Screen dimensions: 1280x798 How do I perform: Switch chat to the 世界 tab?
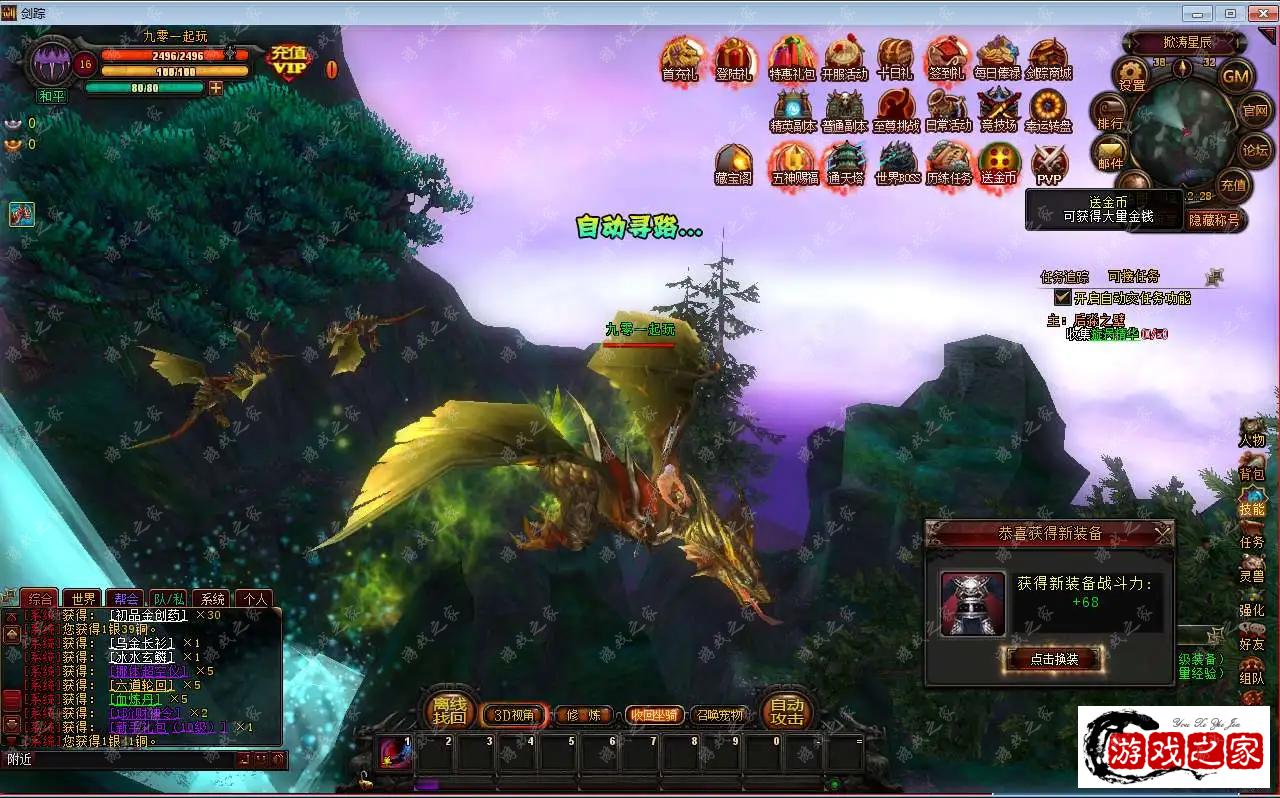coord(84,599)
